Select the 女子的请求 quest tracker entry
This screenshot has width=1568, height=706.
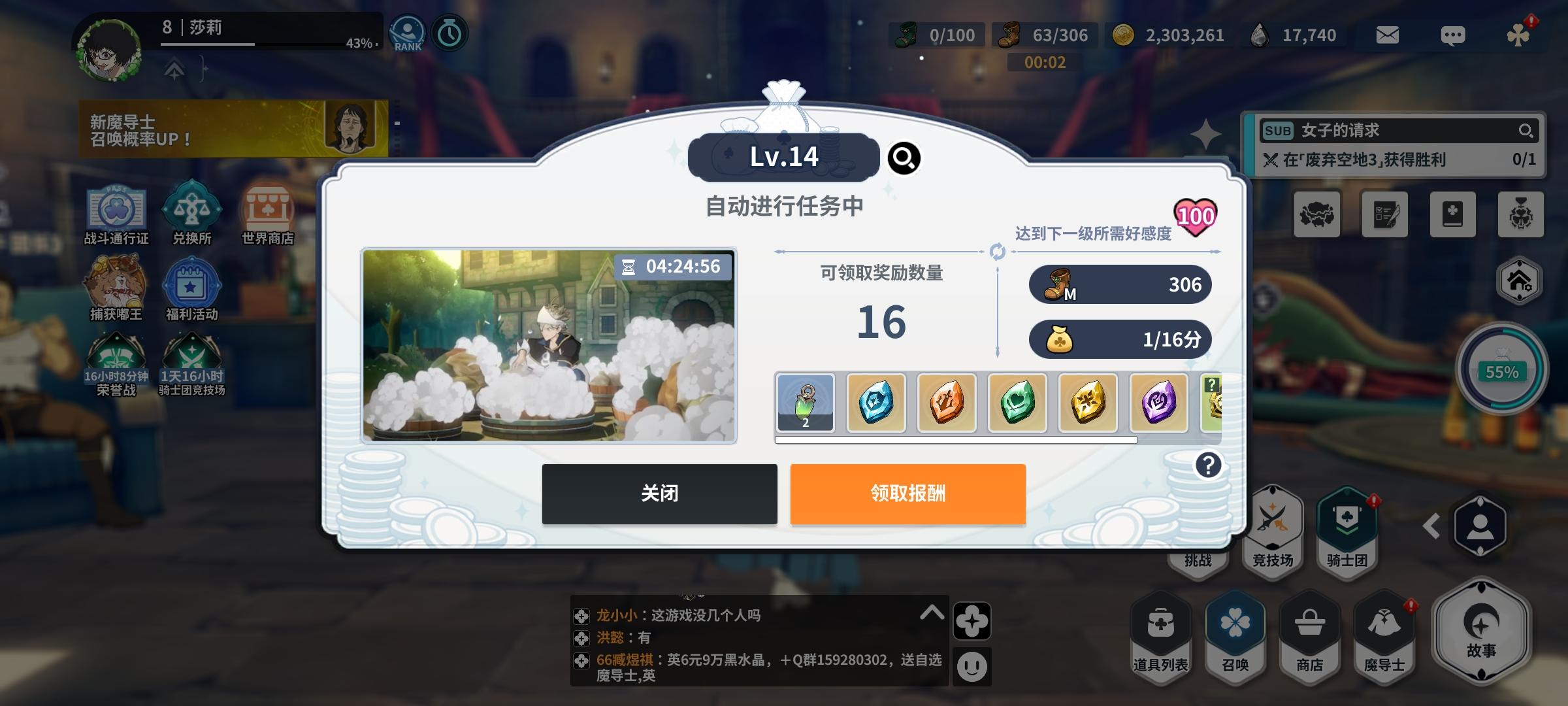coord(1392,131)
